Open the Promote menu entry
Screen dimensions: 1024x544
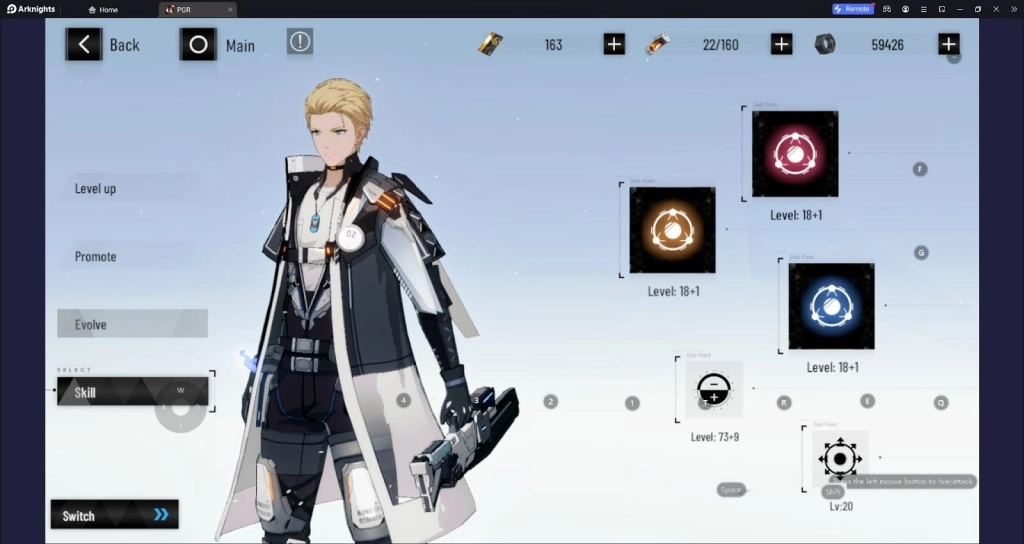click(x=96, y=256)
